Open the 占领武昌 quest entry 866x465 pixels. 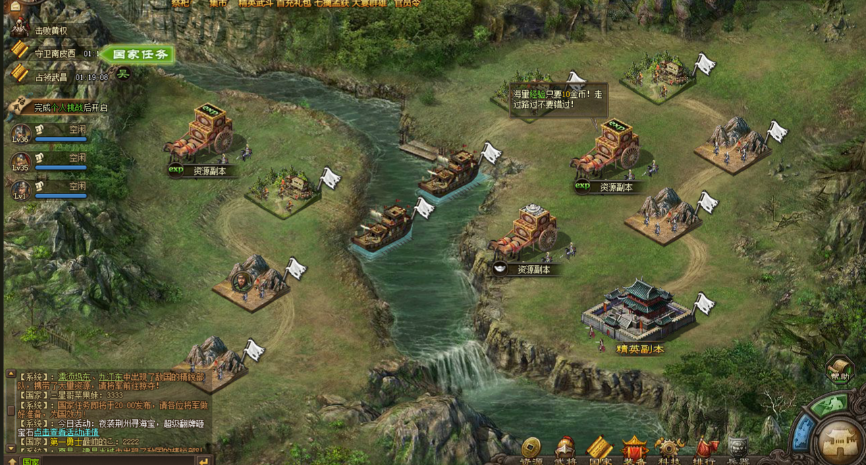(x=51, y=77)
